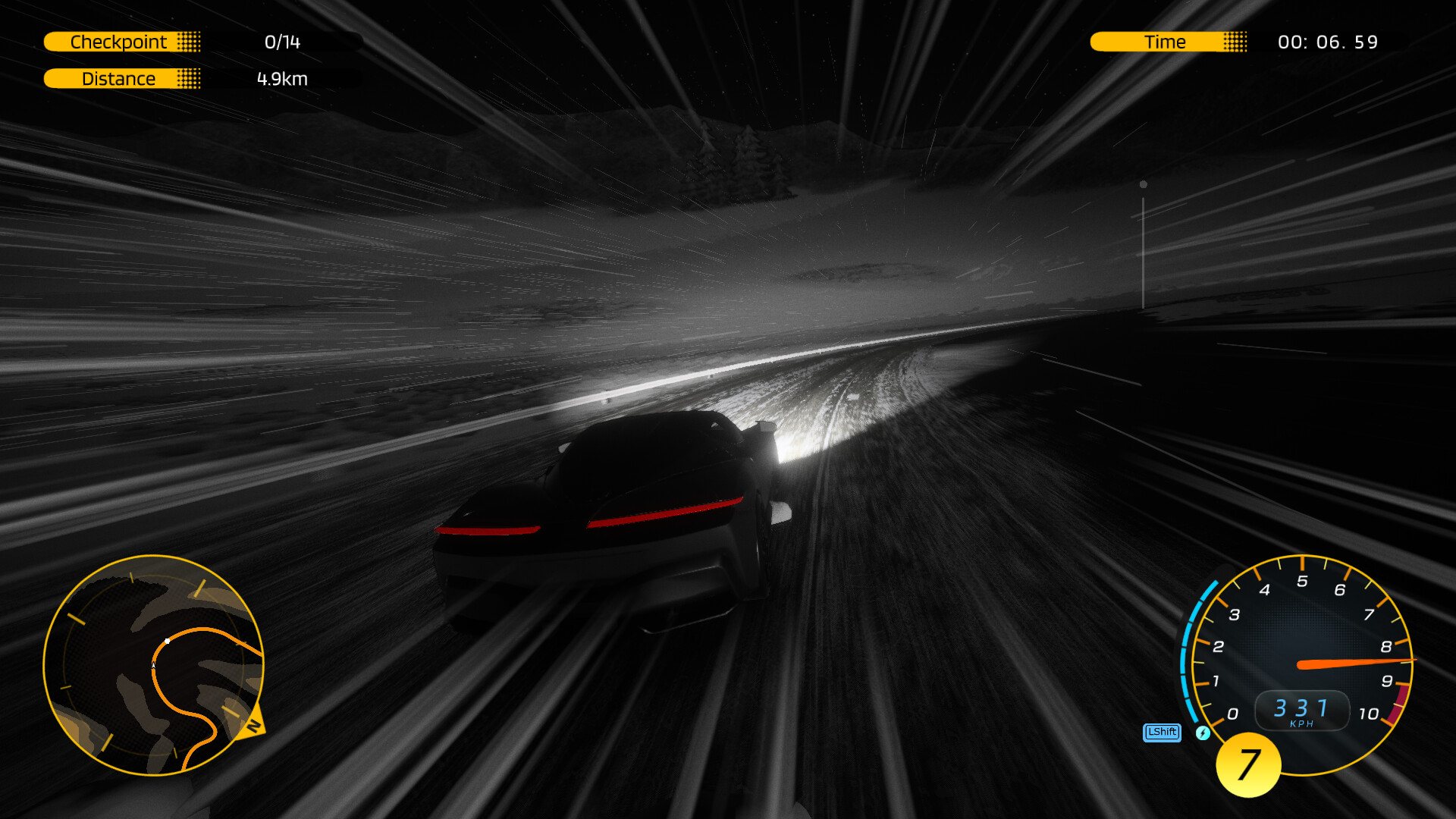Click the LShift key prompt badge
The width and height of the screenshot is (1456, 819).
[x=1161, y=733]
